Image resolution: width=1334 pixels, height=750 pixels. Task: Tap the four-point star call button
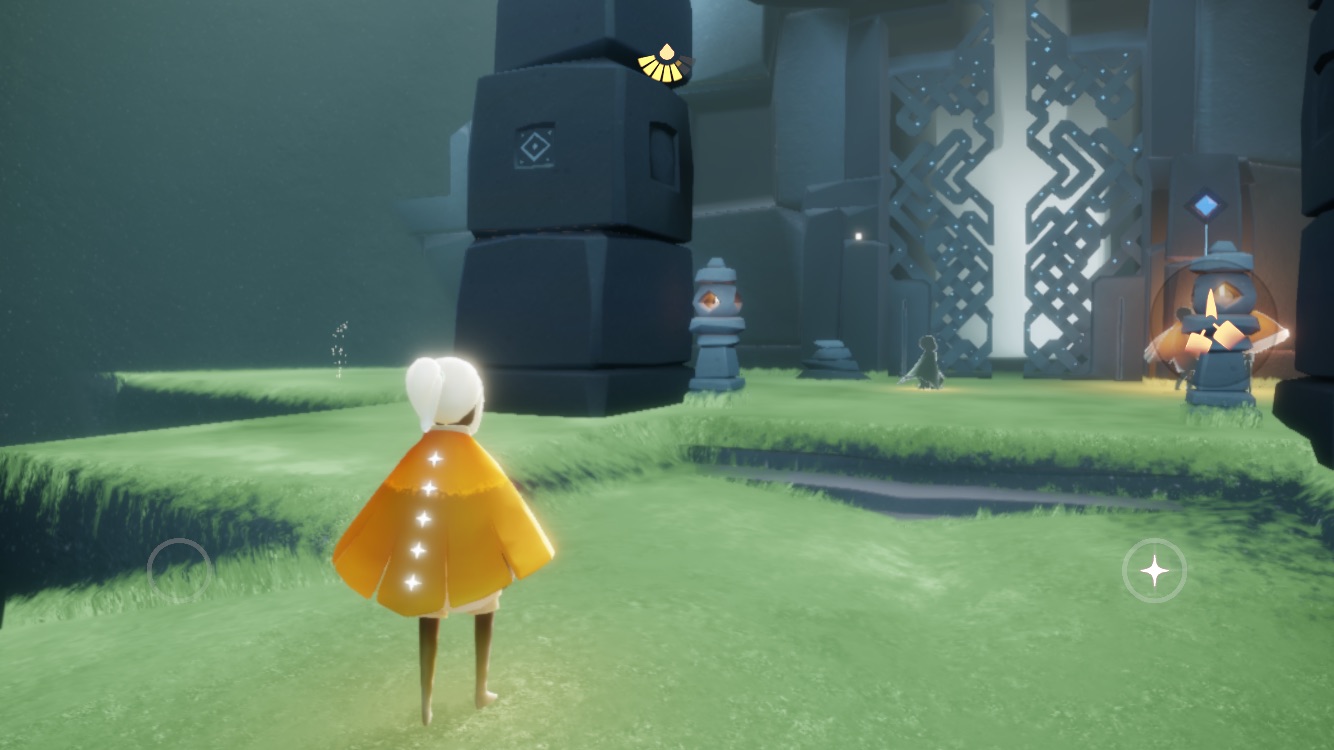pyautogui.click(x=1154, y=571)
